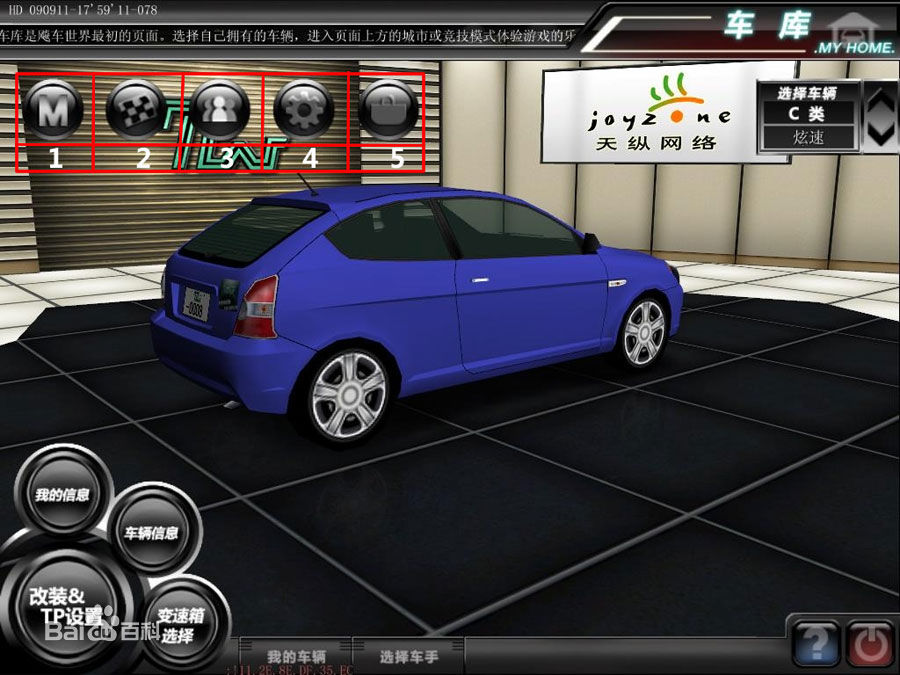Show 车辆信息 vehicle info
This screenshot has width=900, height=675.
[151, 532]
